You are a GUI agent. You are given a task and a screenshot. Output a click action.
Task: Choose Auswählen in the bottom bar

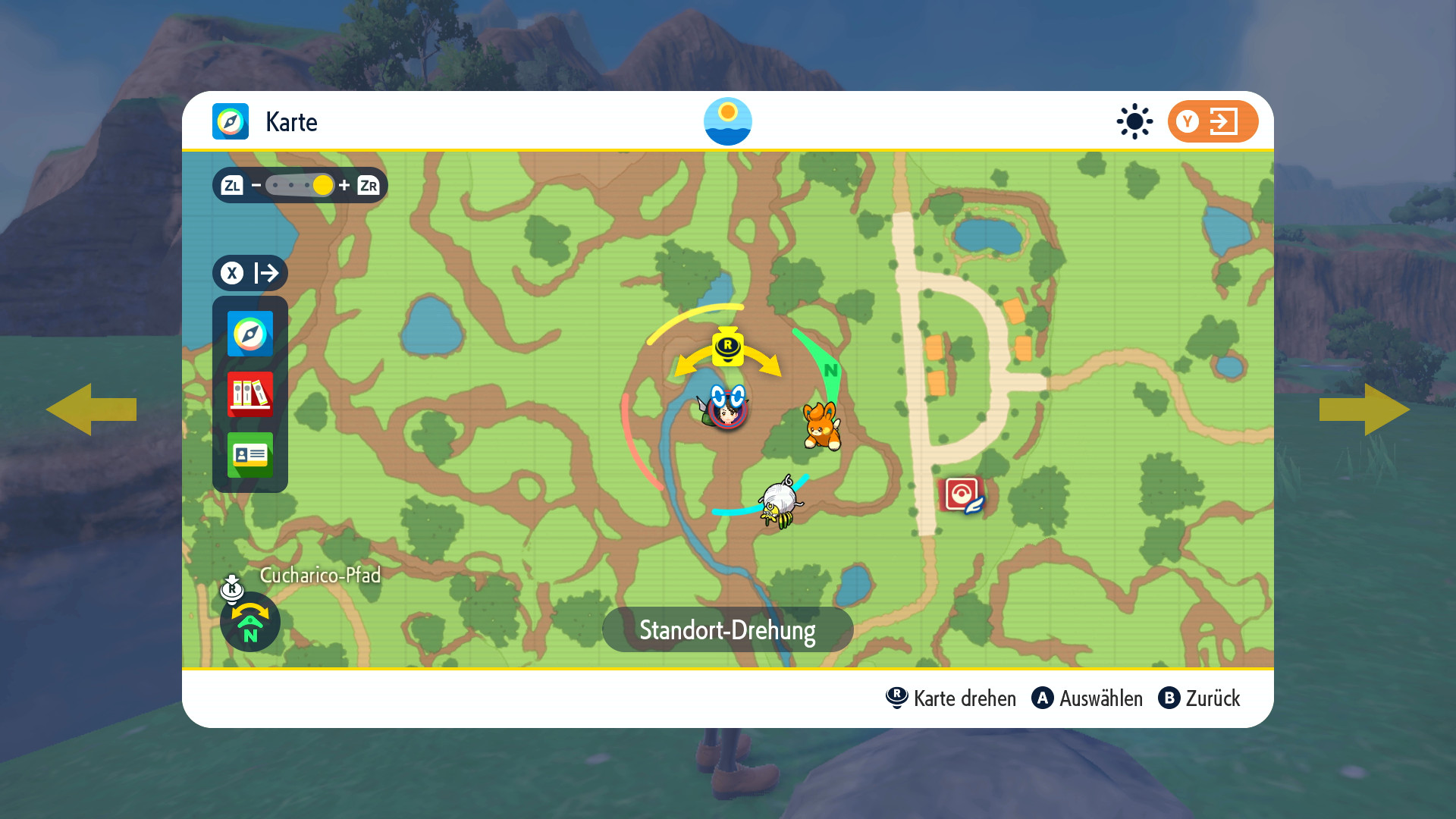1087,698
